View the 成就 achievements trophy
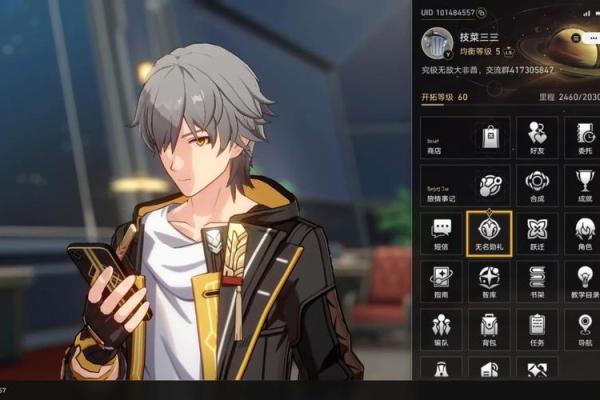The image size is (600, 400). pos(584,187)
